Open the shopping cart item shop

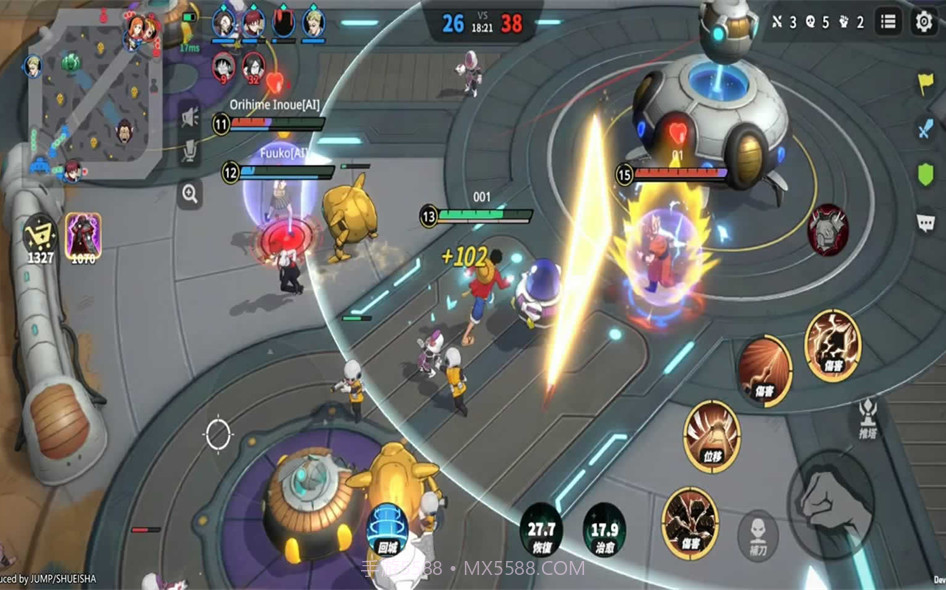[41, 235]
